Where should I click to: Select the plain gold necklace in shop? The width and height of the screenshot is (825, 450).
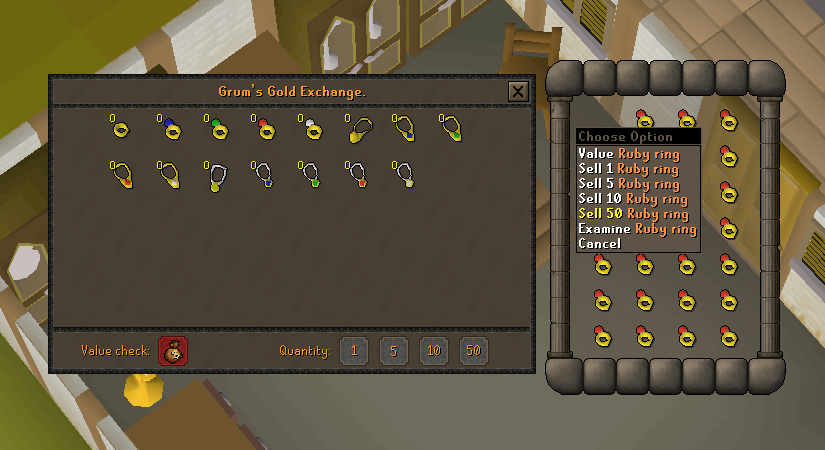pos(357,130)
